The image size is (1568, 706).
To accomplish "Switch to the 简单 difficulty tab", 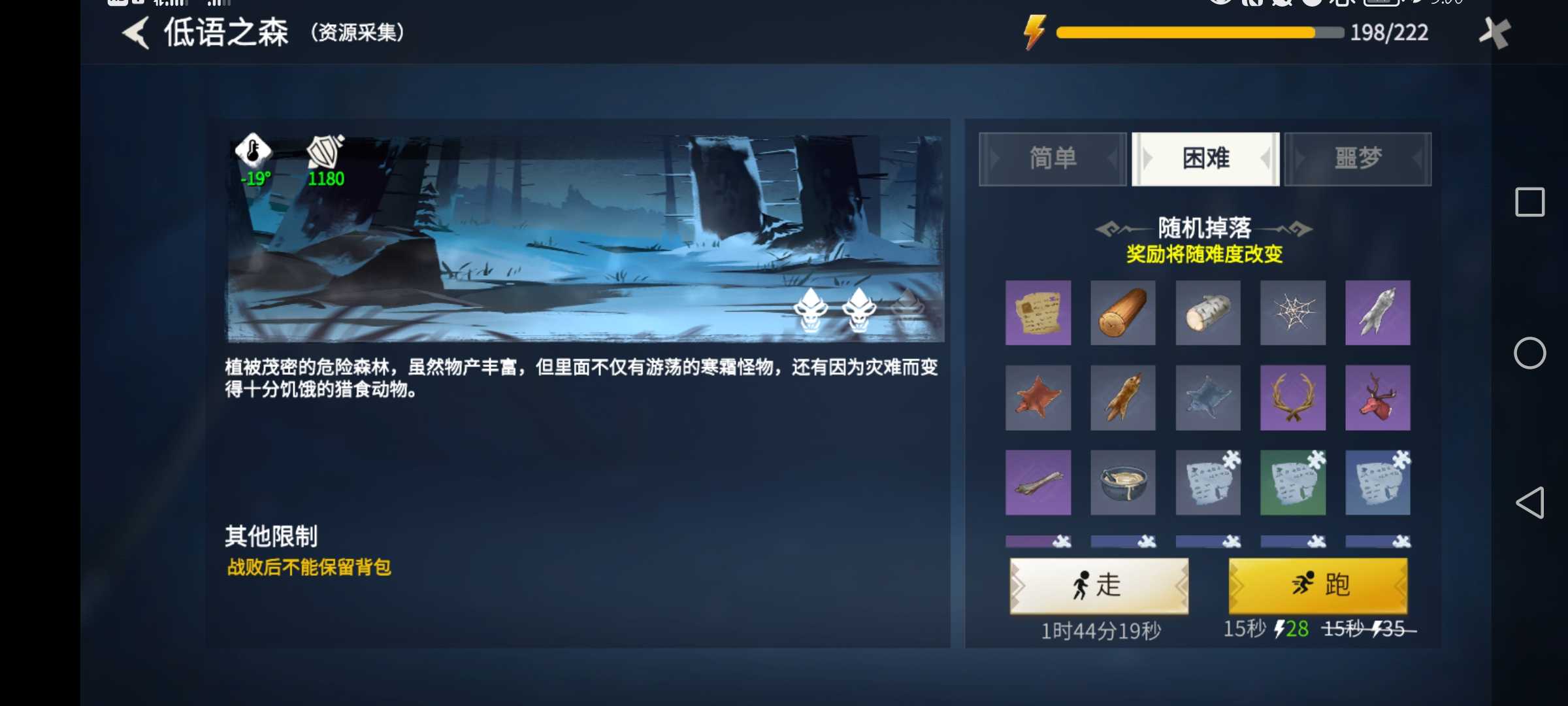I will 1052,158.
